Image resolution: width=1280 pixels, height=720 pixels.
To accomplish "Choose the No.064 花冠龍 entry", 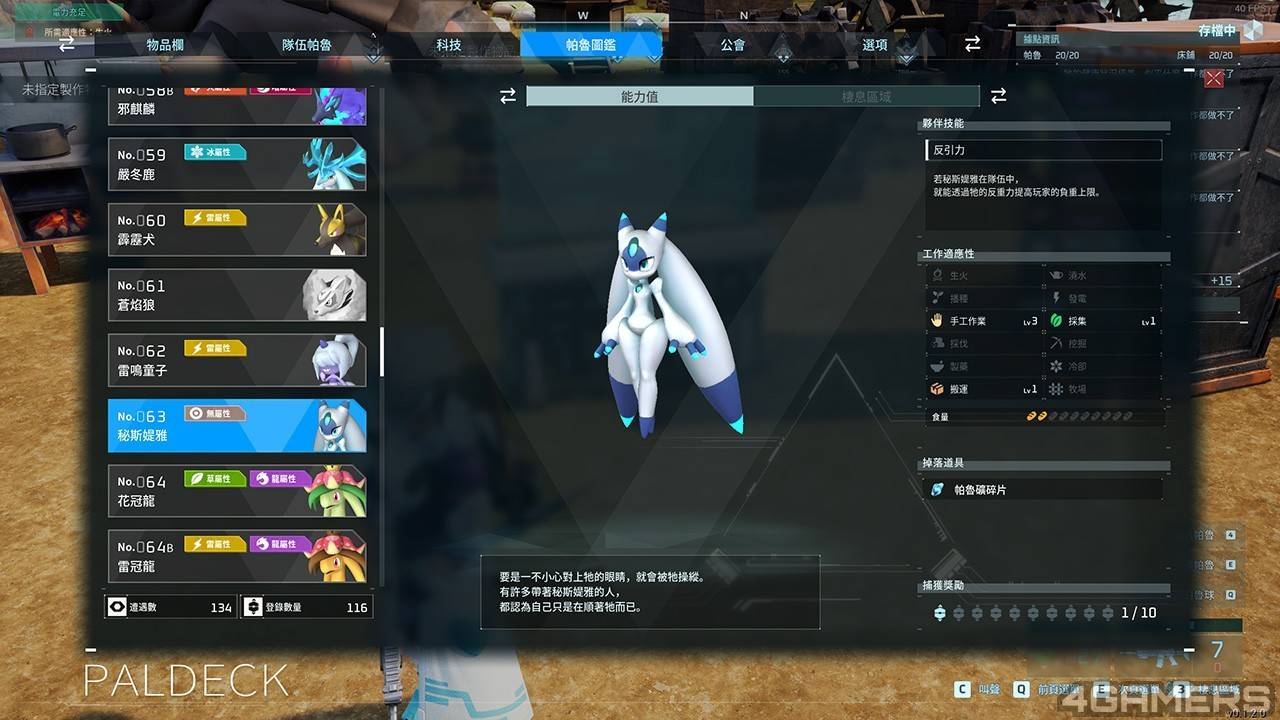I will (x=237, y=491).
